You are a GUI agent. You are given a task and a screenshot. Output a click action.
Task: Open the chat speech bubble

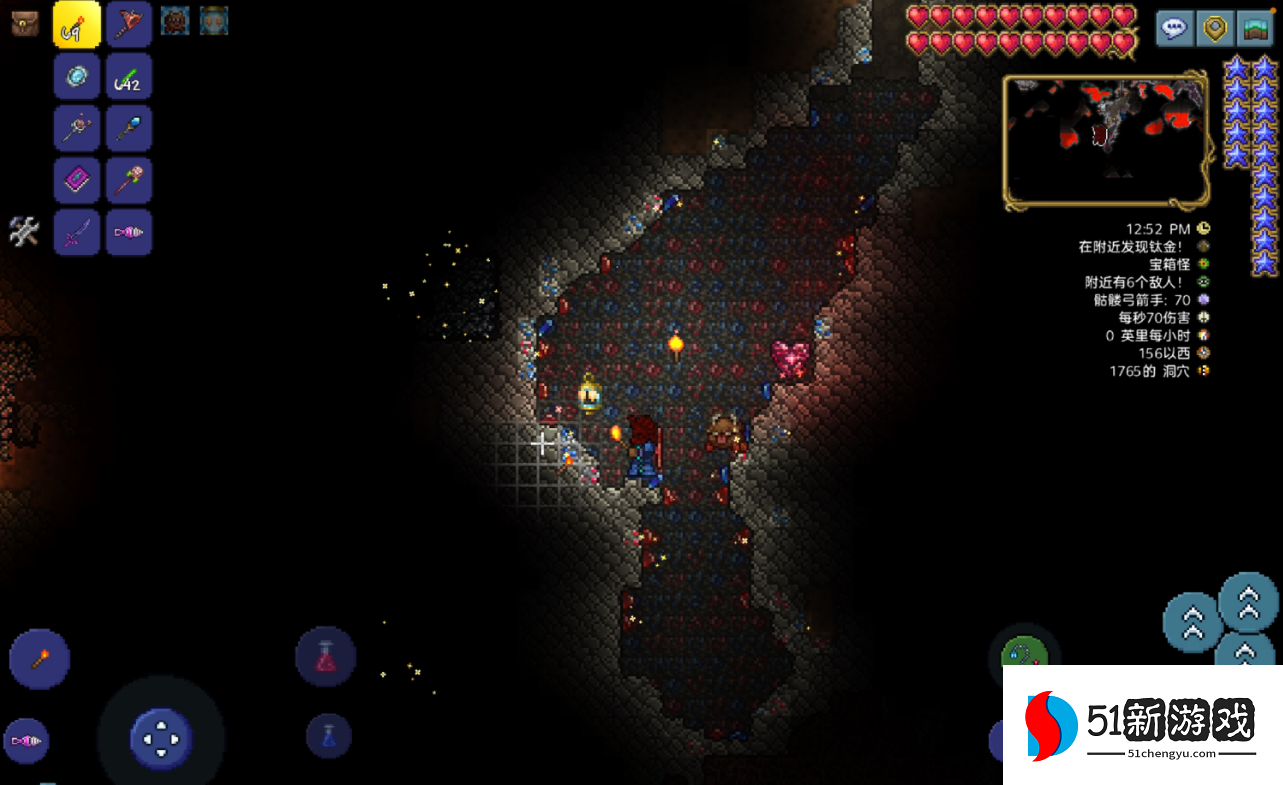[1175, 28]
